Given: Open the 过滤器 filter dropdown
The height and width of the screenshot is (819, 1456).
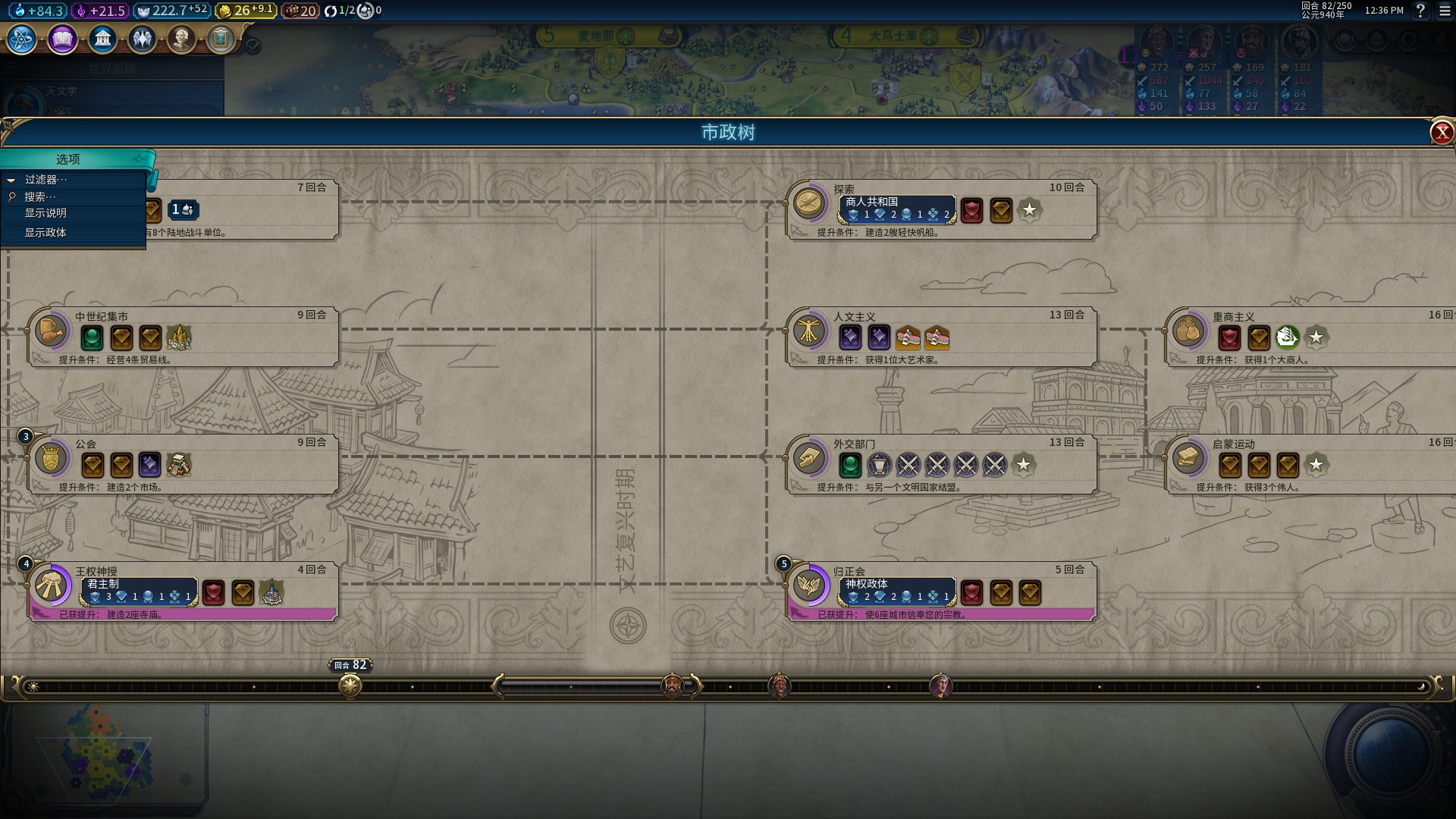Looking at the screenshot, I should [45, 180].
